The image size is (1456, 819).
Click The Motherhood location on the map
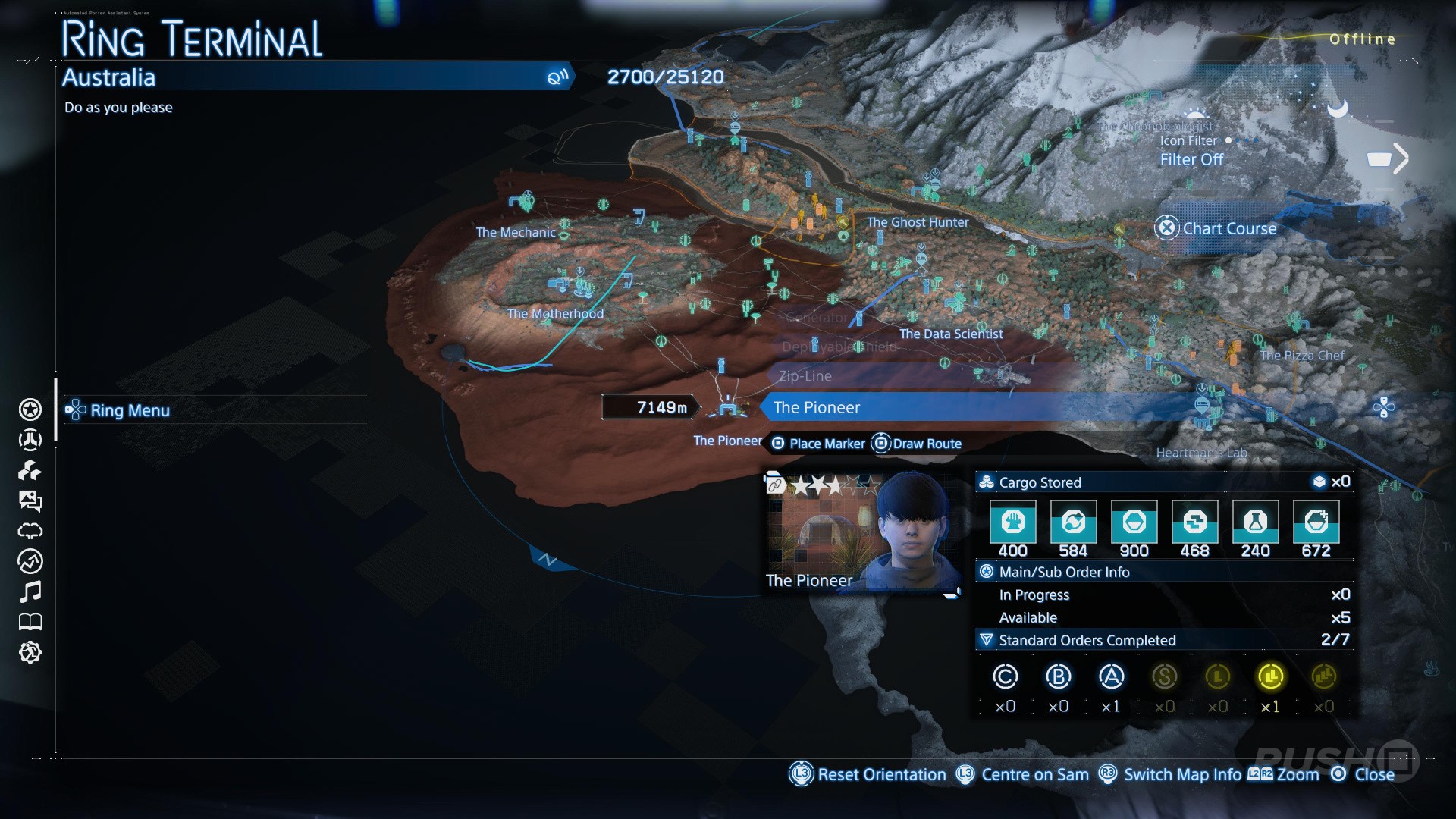click(x=555, y=314)
